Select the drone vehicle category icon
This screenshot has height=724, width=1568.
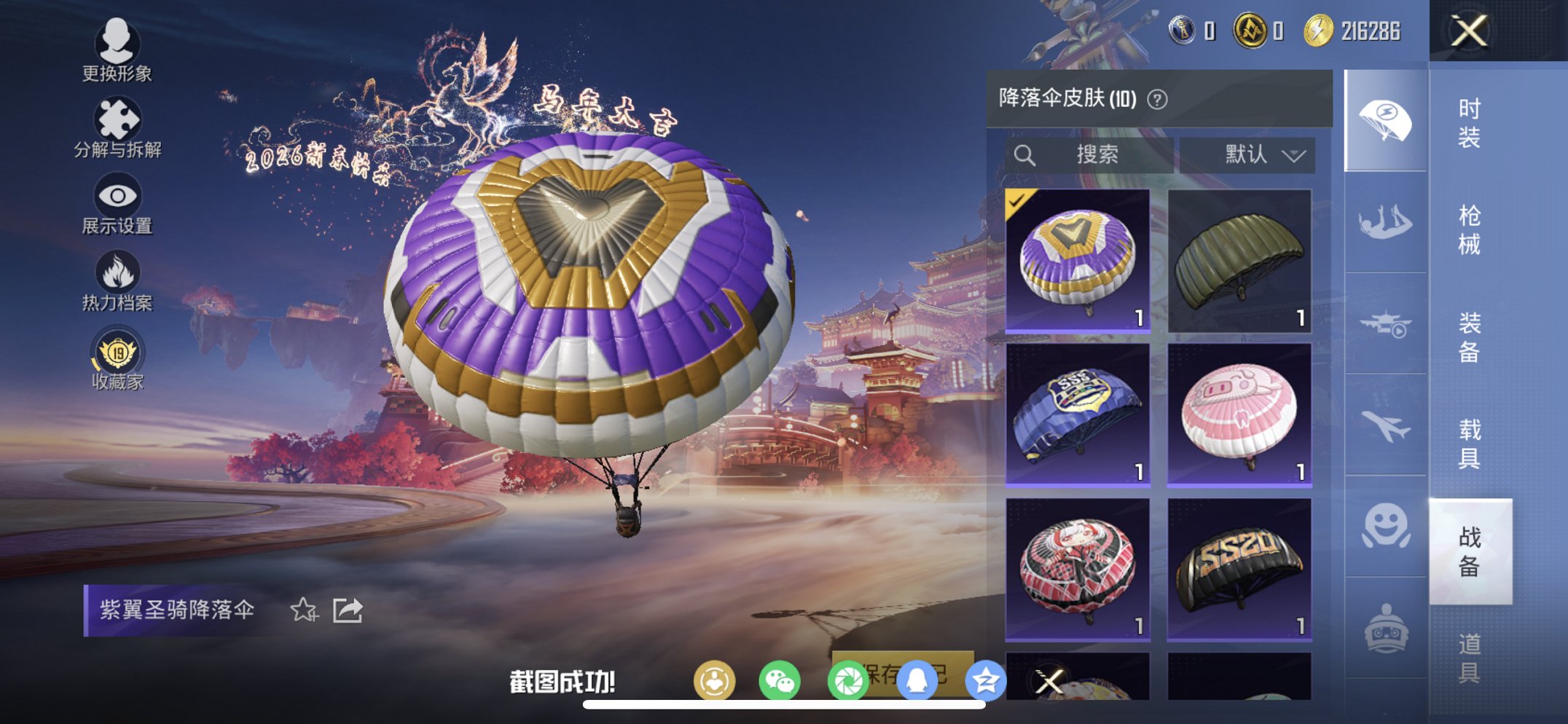(x=1385, y=323)
